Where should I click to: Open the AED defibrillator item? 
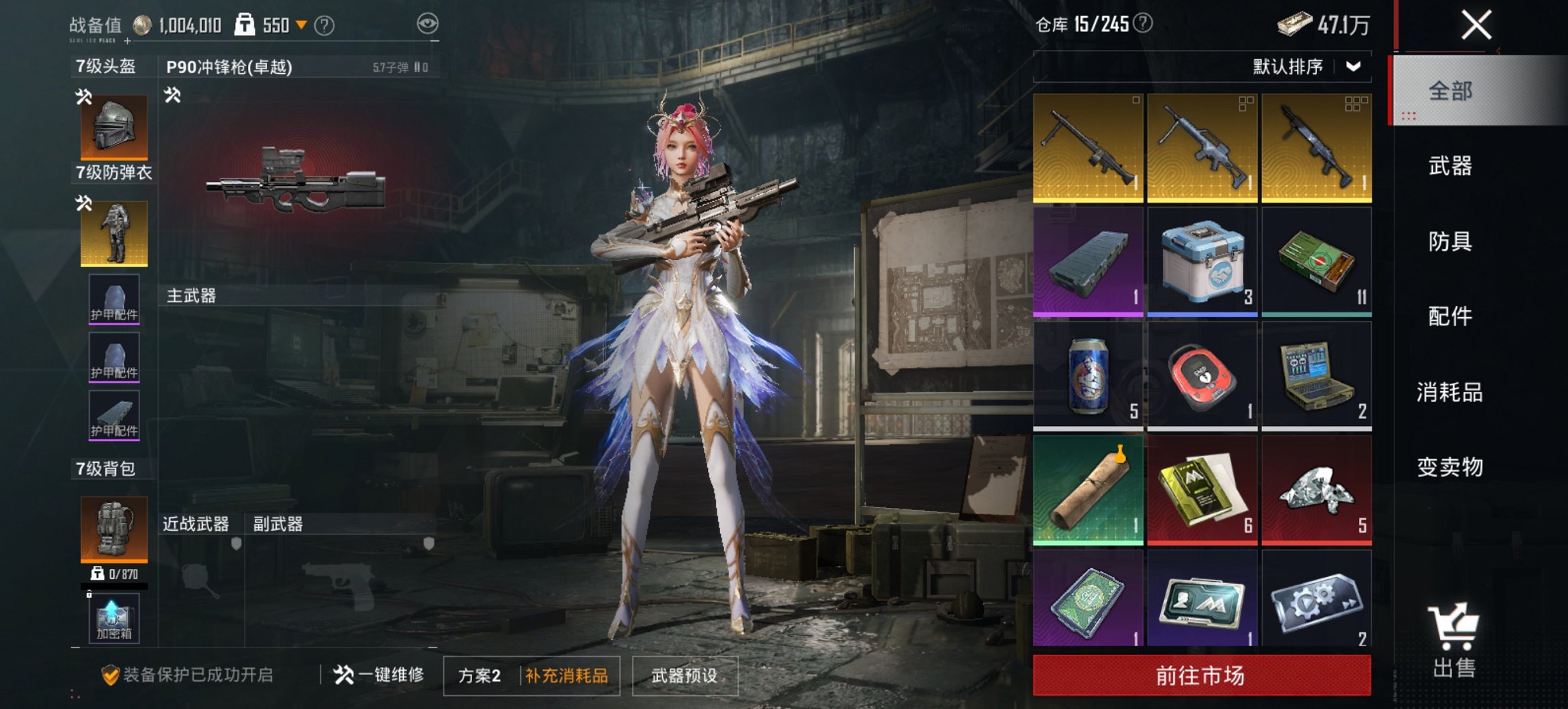point(1202,373)
